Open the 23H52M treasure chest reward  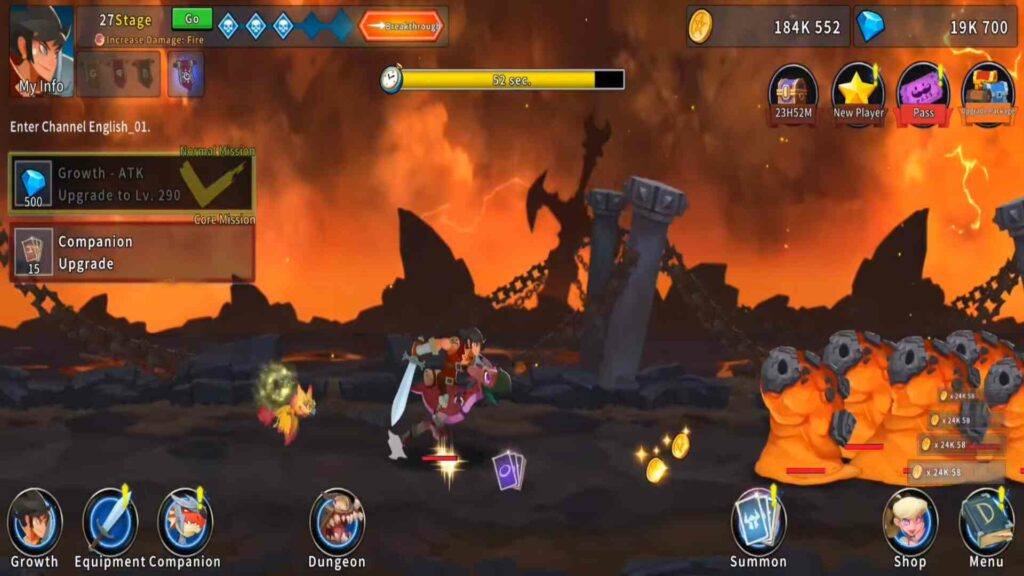(x=793, y=92)
